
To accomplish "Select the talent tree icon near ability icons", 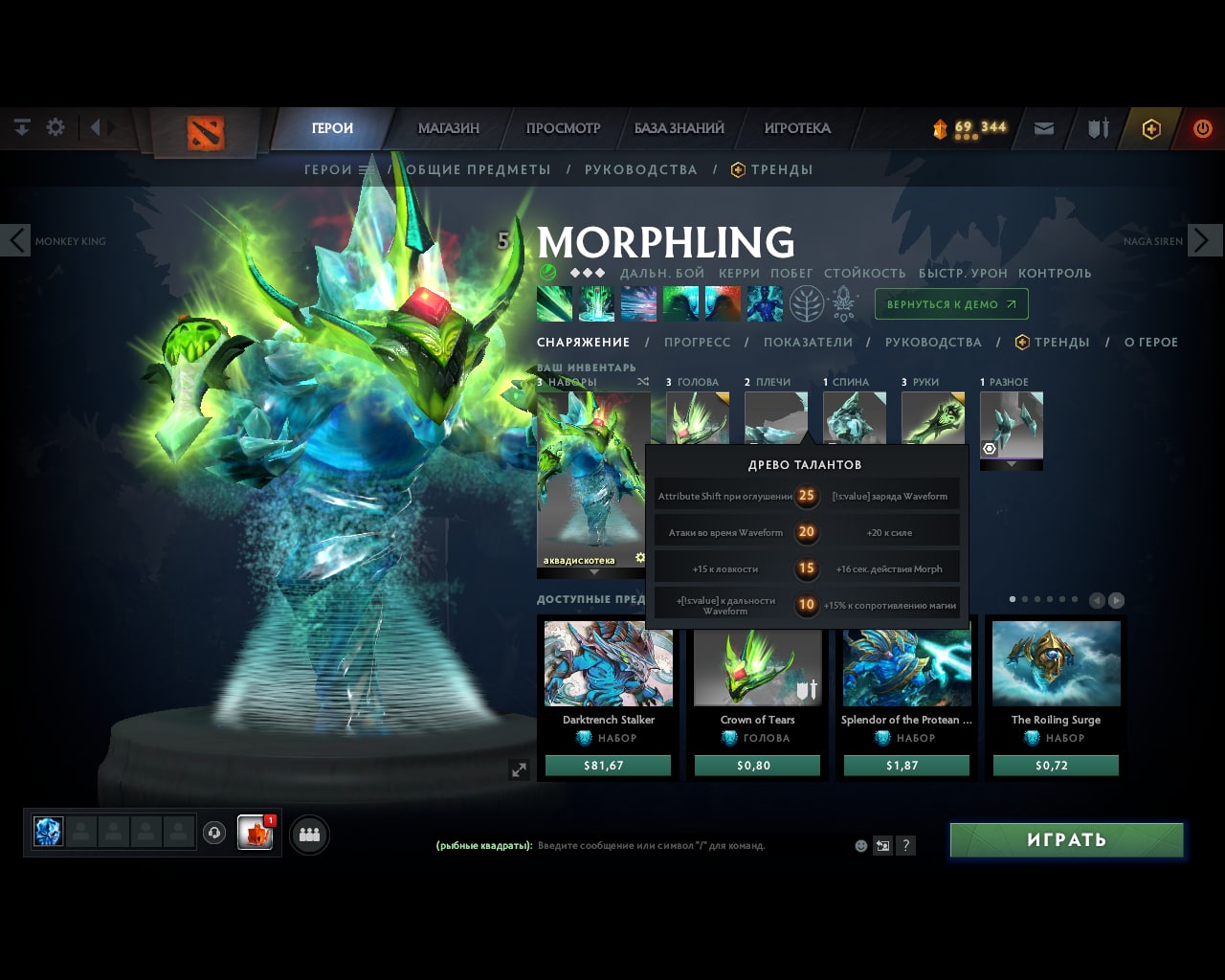I will coord(807,303).
